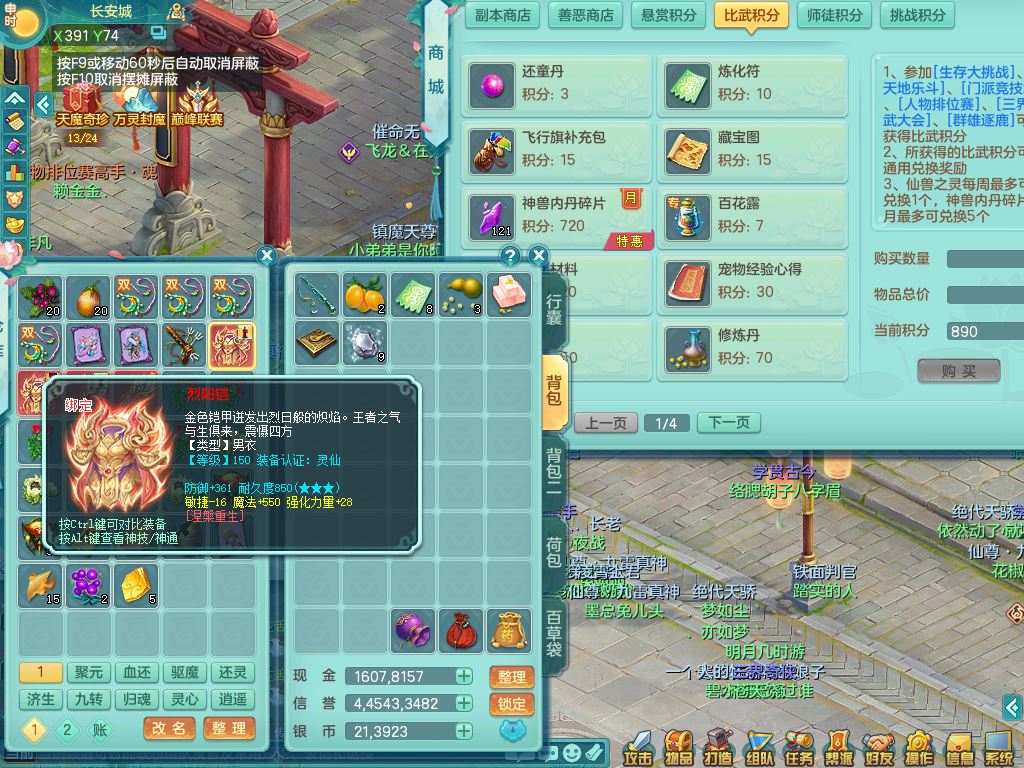
Task: Open the backpack help question mark
Action: [x=510, y=256]
